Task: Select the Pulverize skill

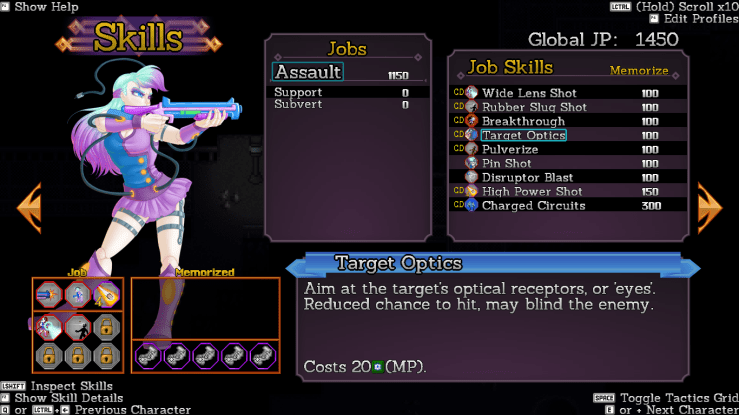Action: point(510,149)
